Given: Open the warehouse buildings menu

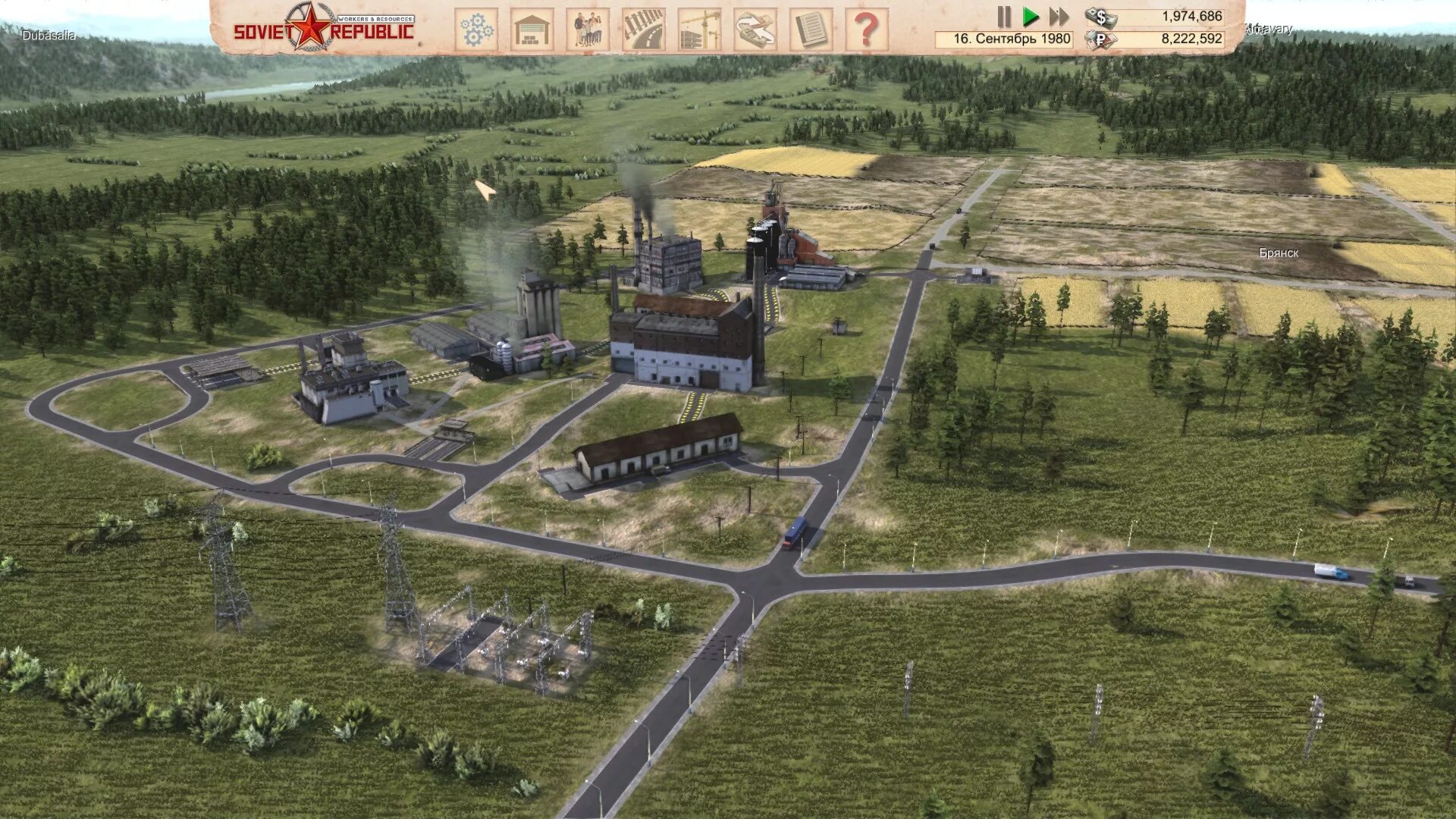Looking at the screenshot, I should click(x=532, y=30).
